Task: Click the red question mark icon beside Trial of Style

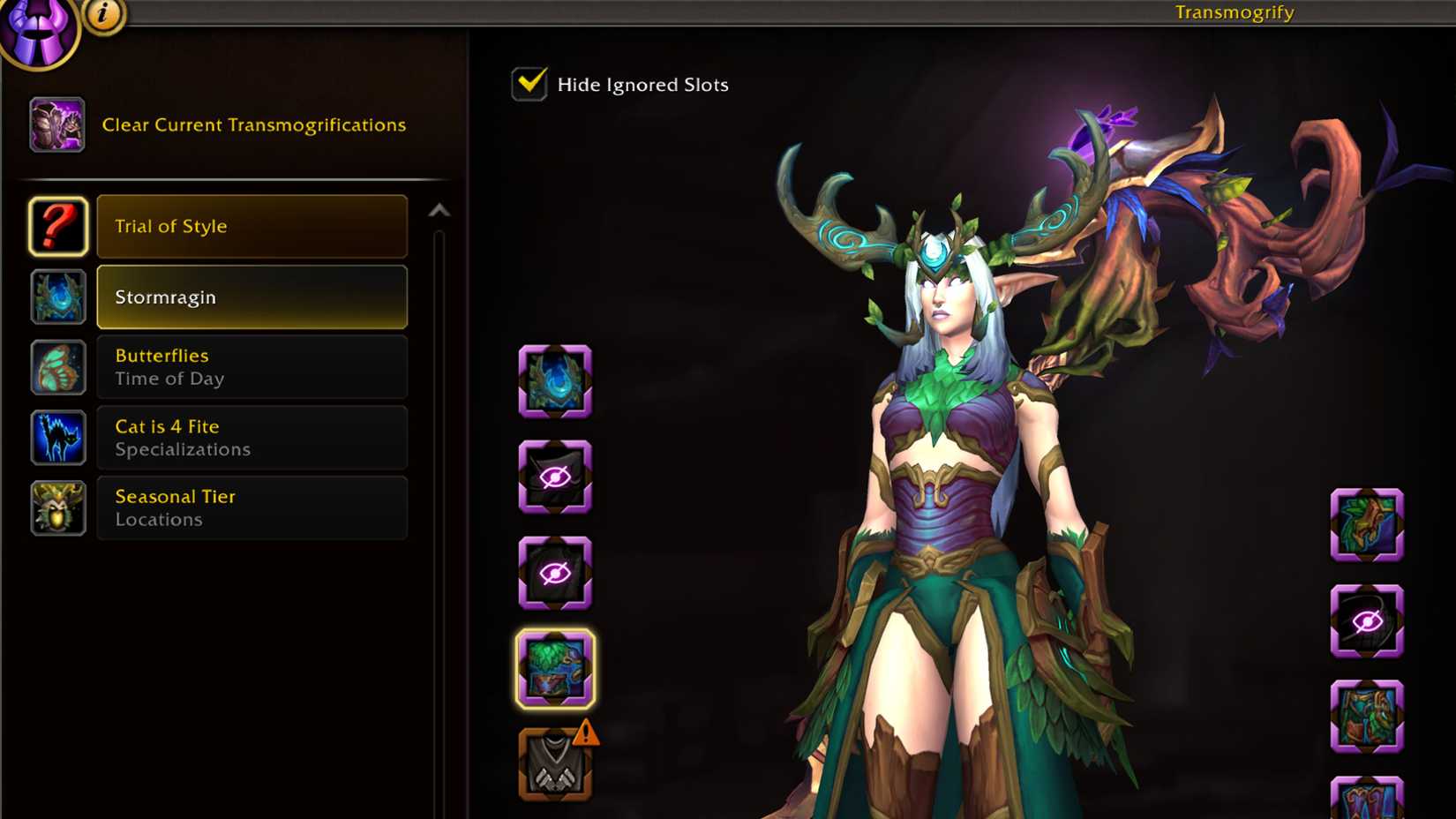Action: click(57, 227)
